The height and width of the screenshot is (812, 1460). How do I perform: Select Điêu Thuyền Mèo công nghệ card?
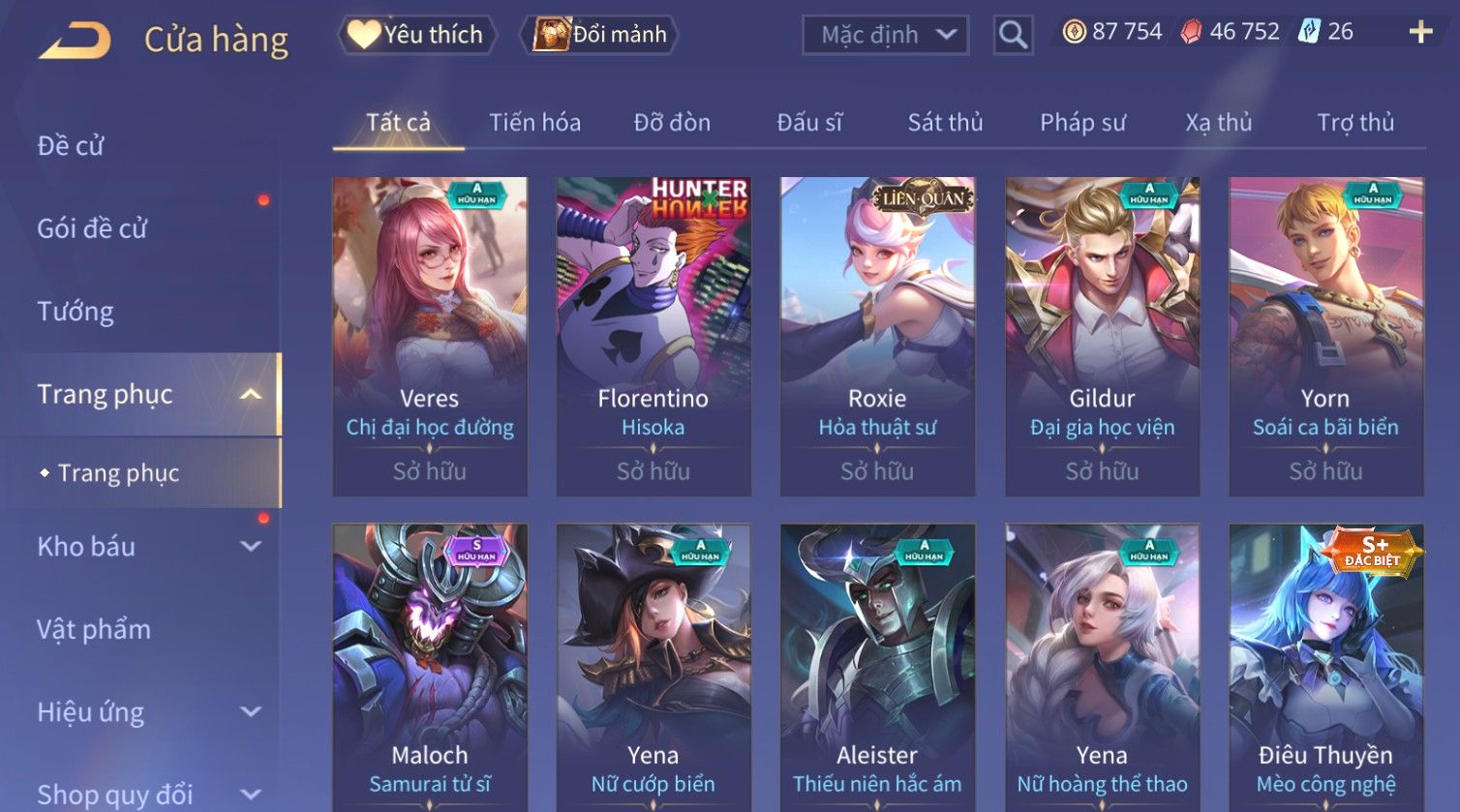1326,668
